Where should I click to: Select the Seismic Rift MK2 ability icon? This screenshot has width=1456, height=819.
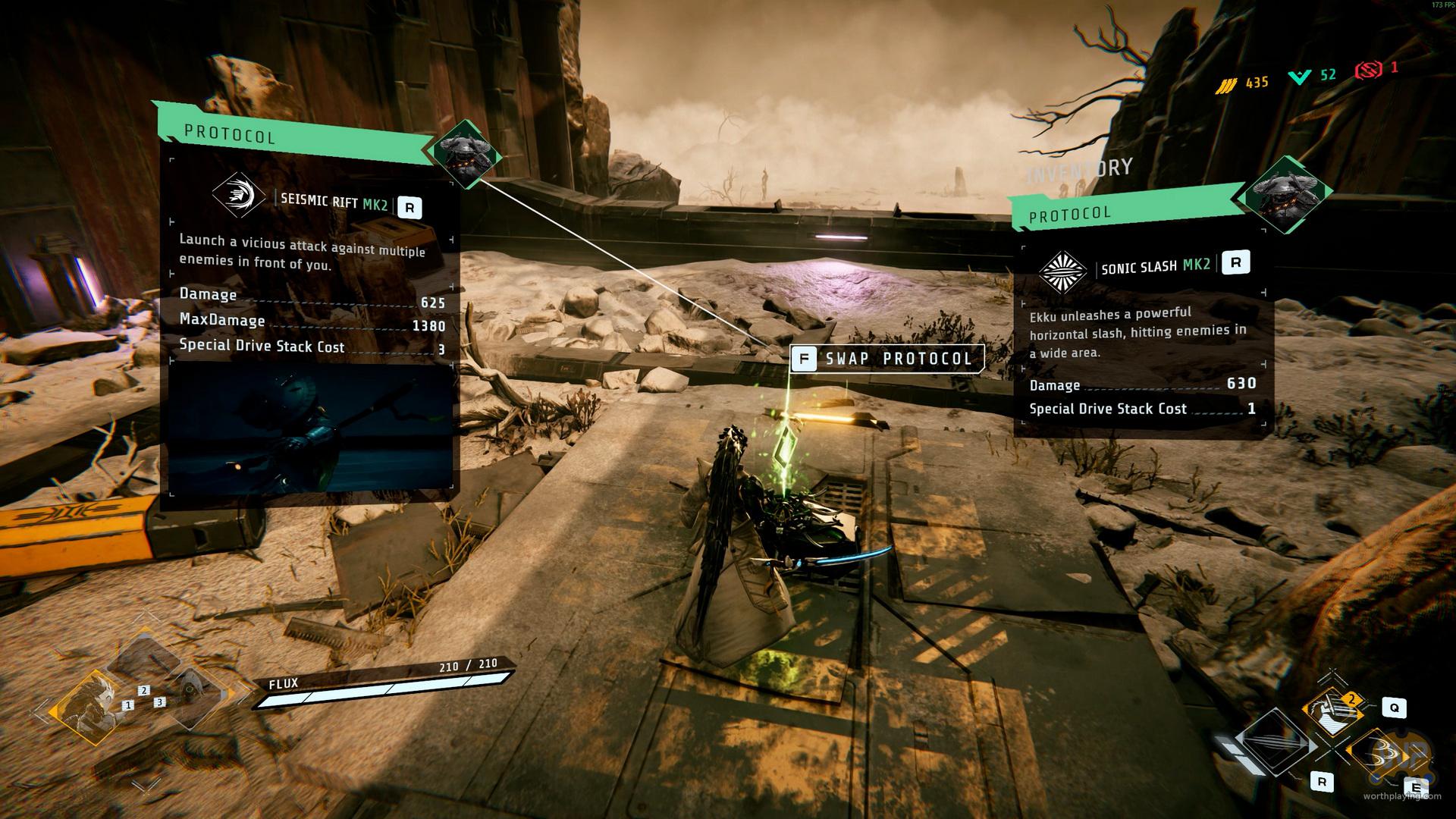pos(239,196)
